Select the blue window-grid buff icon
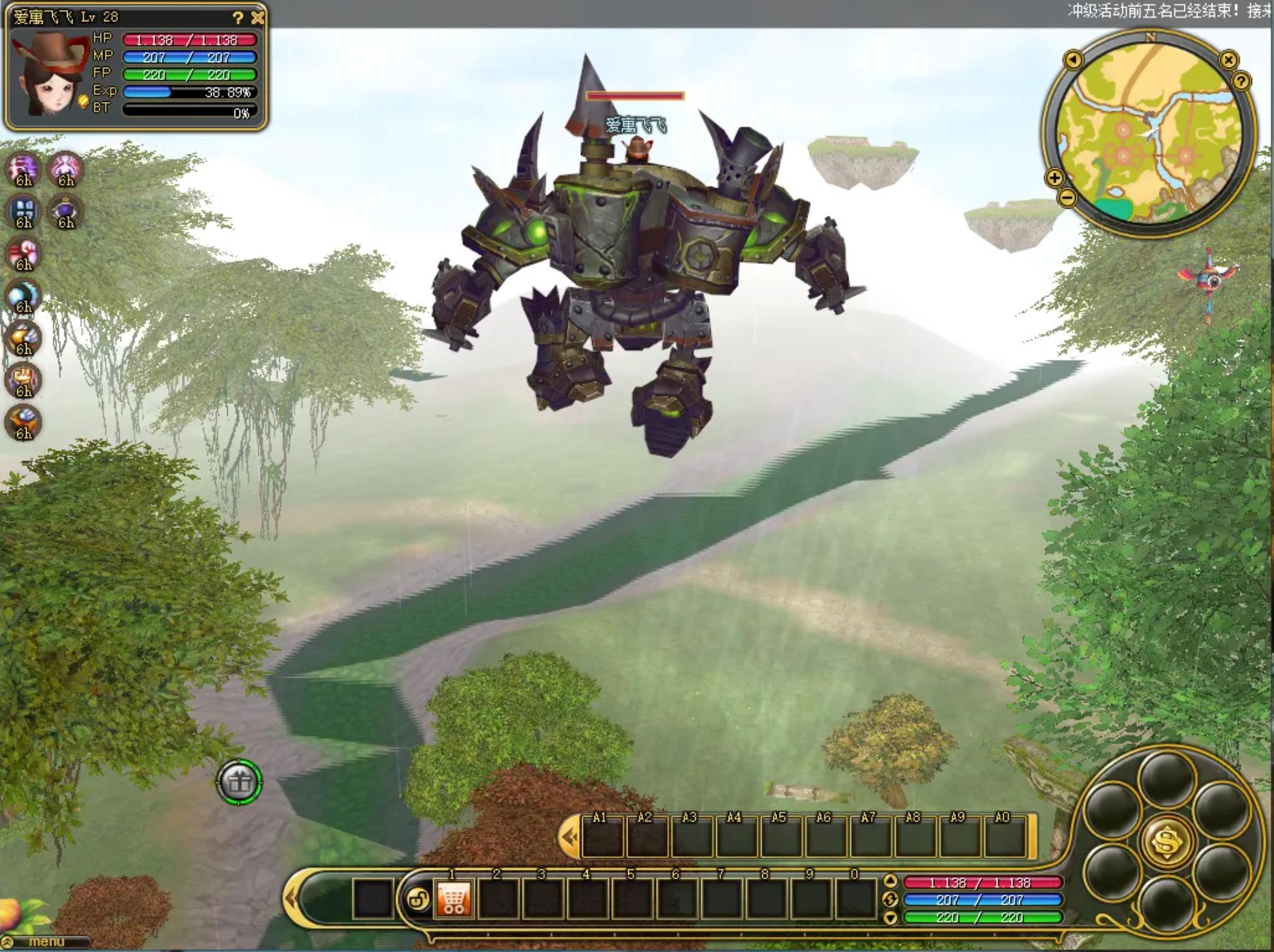Screen dimensions: 1274x952 (x=24, y=212)
